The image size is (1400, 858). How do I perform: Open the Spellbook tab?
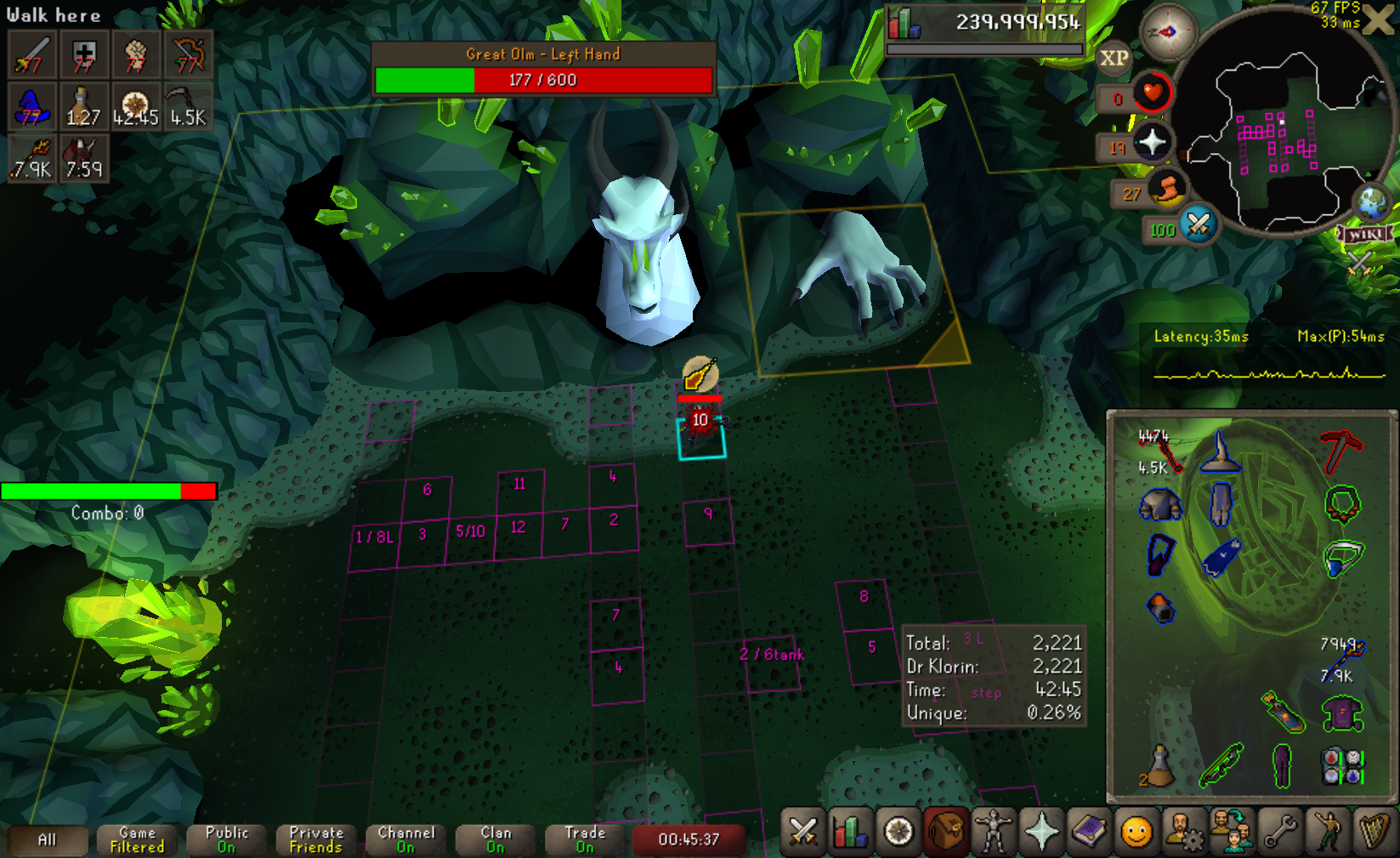1089,832
